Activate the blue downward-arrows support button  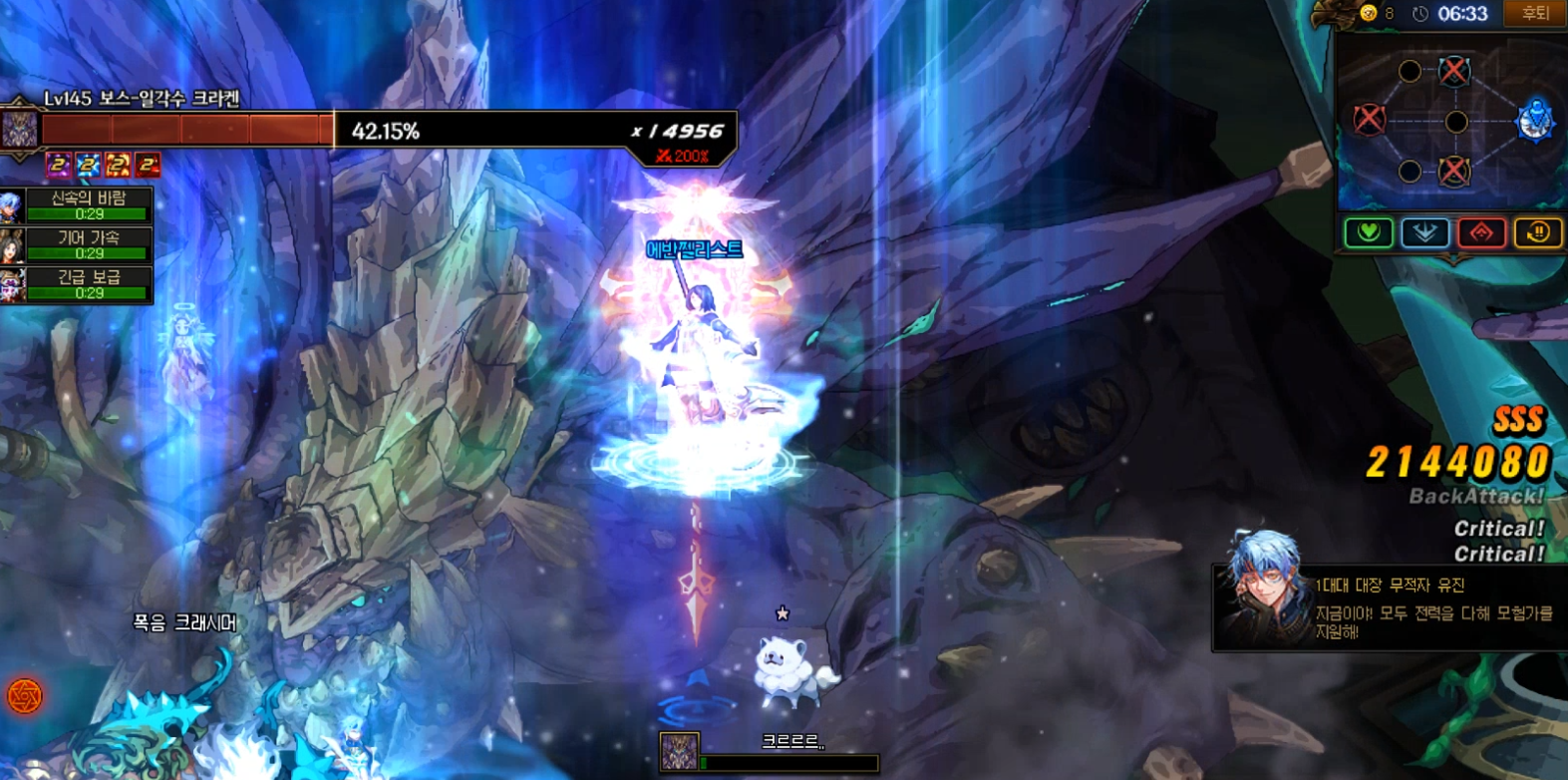(1424, 232)
